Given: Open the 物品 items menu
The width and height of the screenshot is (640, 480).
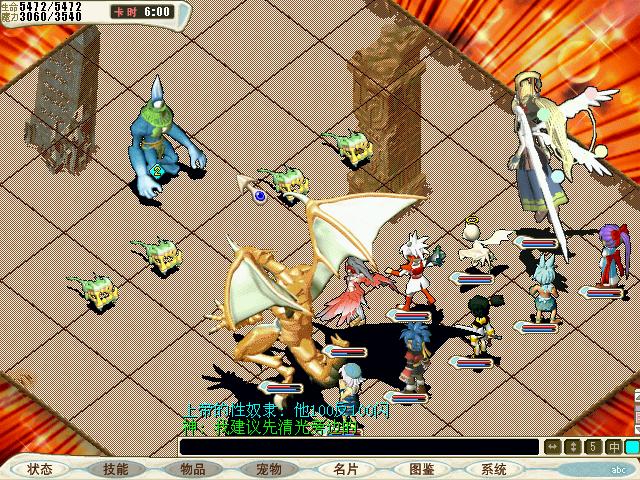Looking at the screenshot, I should point(192,468).
